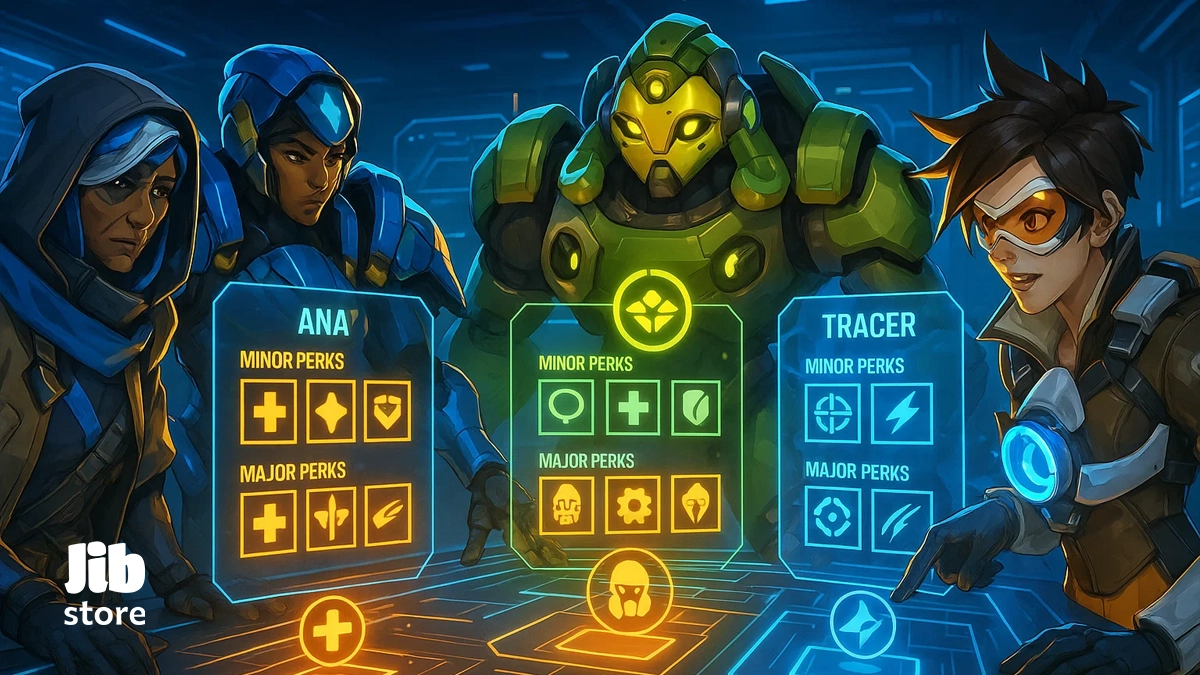Select the round orange gas mask icon
Screen dimensions: 1200x675
(630, 590)
